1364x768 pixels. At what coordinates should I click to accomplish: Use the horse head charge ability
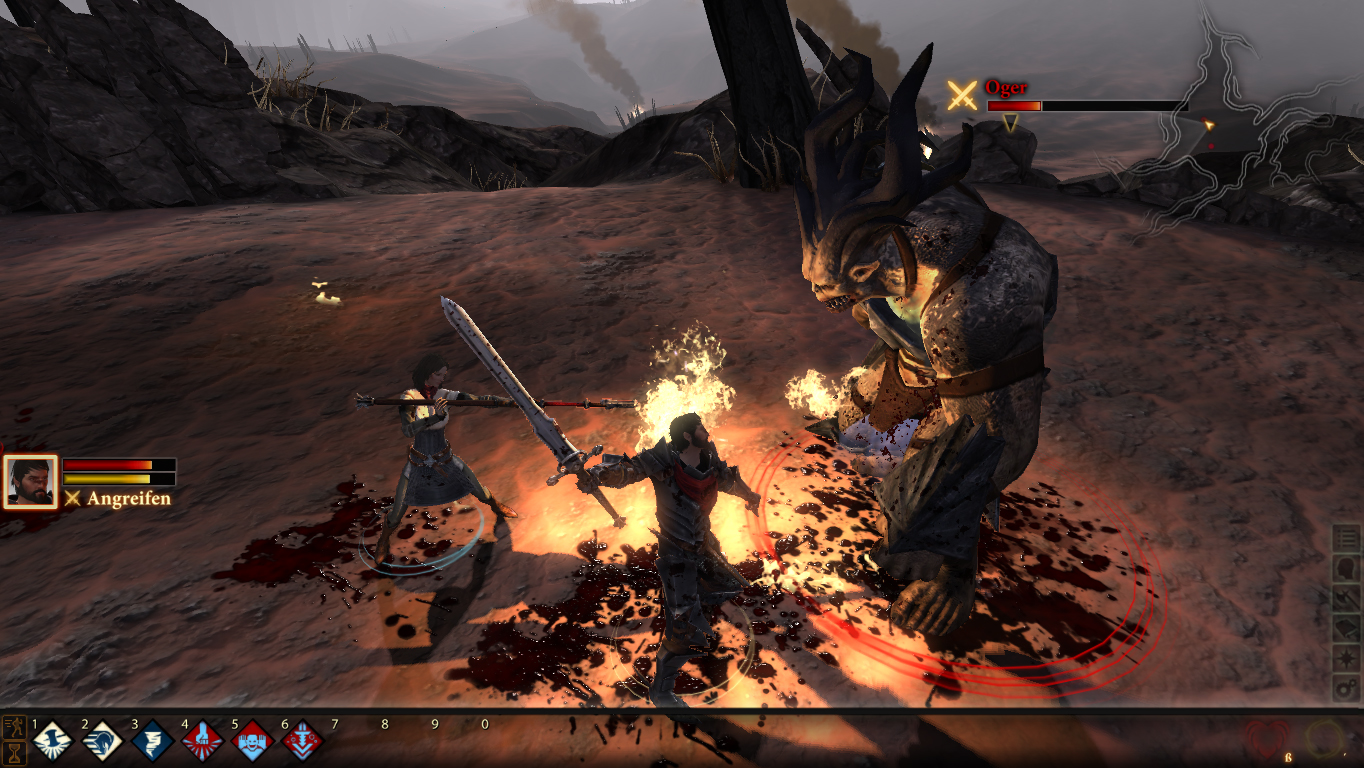(101, 741)
